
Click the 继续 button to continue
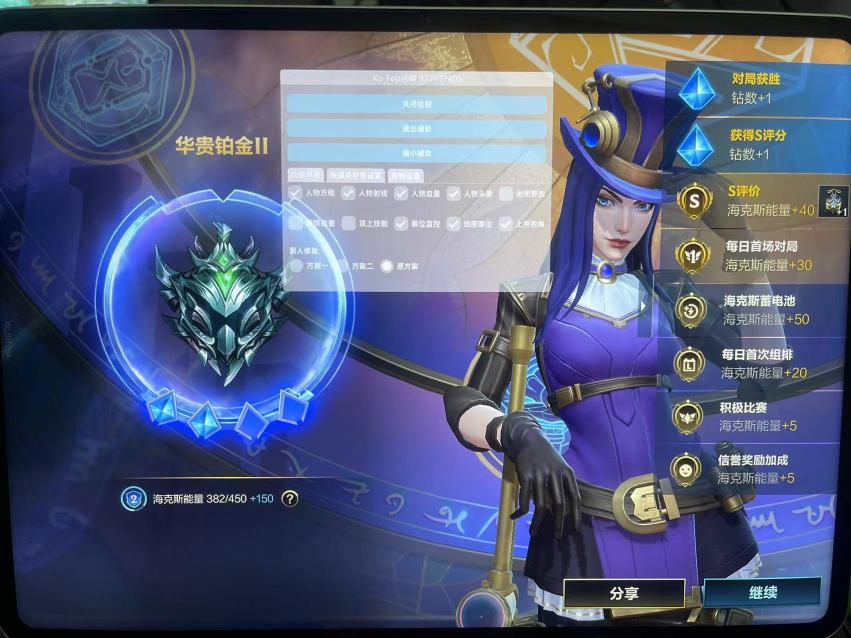point(762,592)
